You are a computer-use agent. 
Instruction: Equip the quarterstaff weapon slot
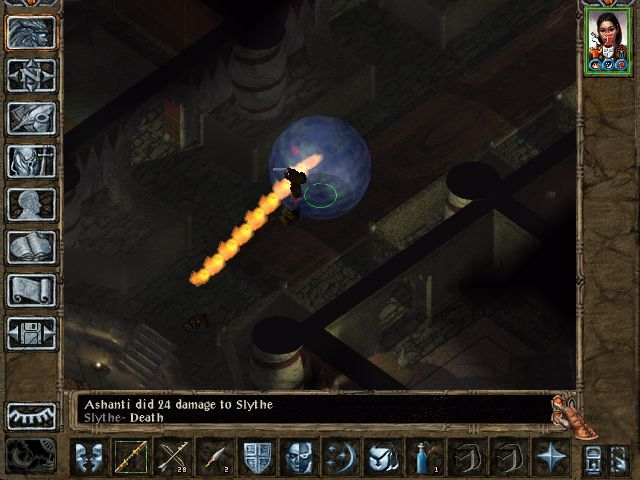tap(131, 457)
